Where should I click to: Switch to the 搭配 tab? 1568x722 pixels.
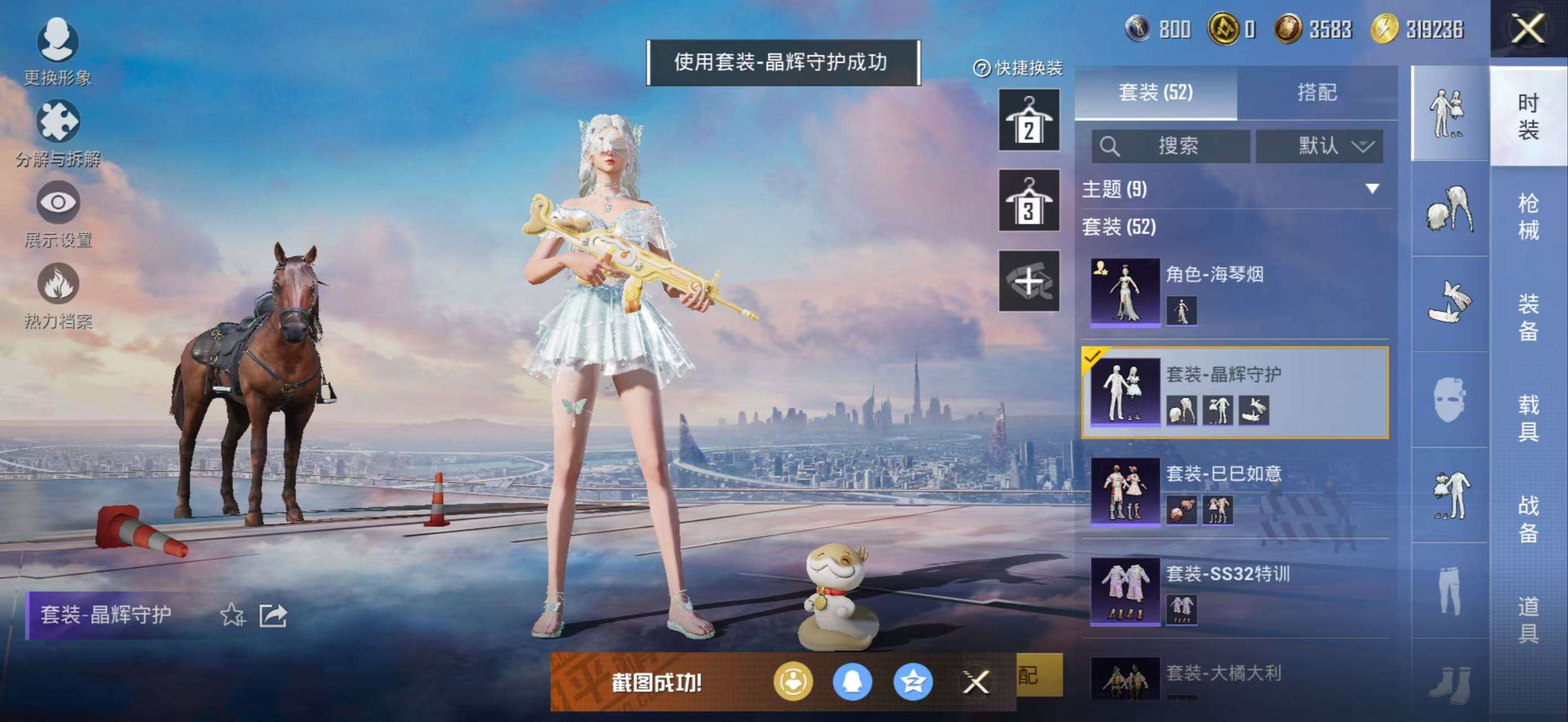click(x=1317, y=93)
